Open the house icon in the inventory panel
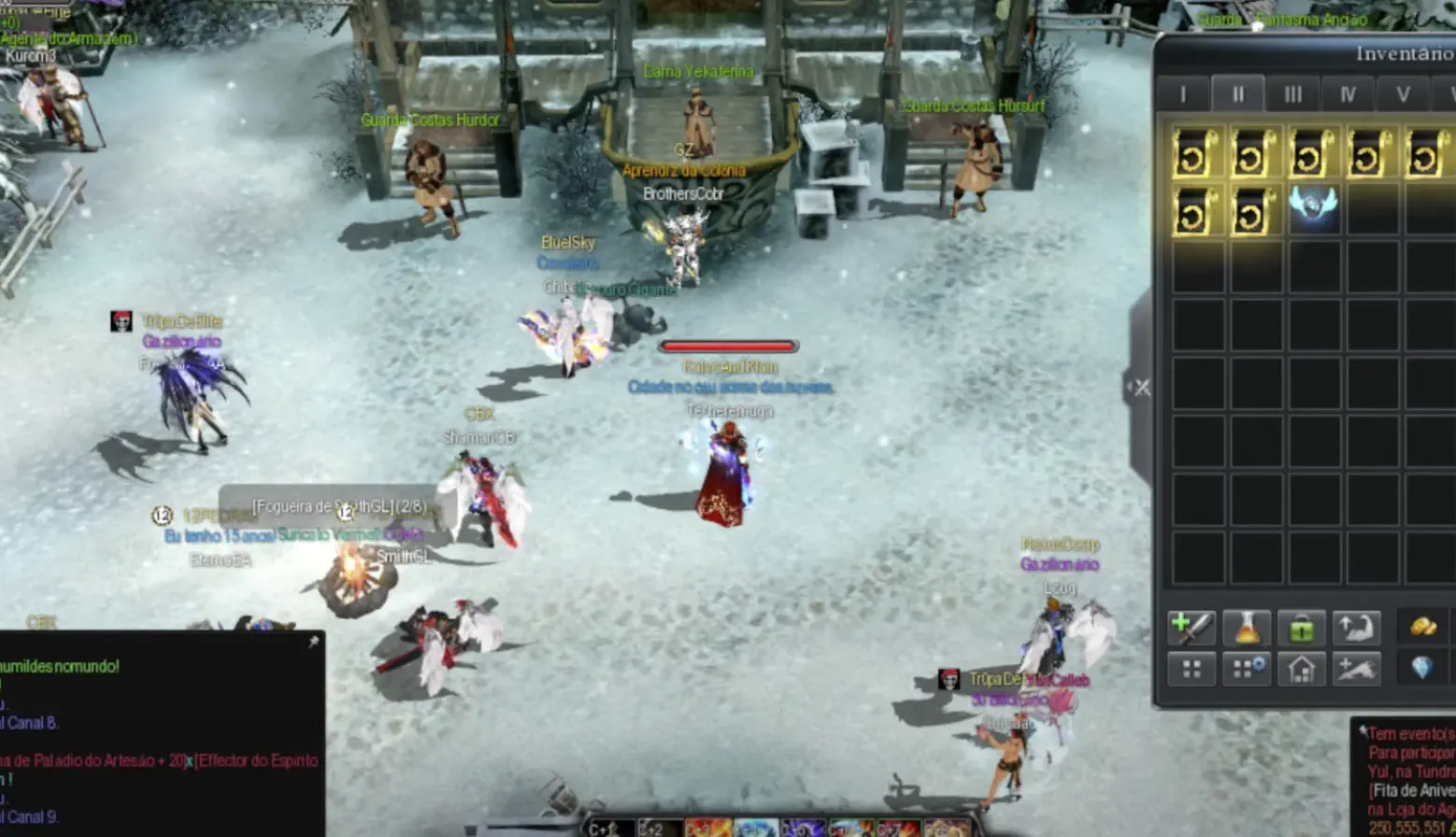1456x837 pixels. point(1302,669)
